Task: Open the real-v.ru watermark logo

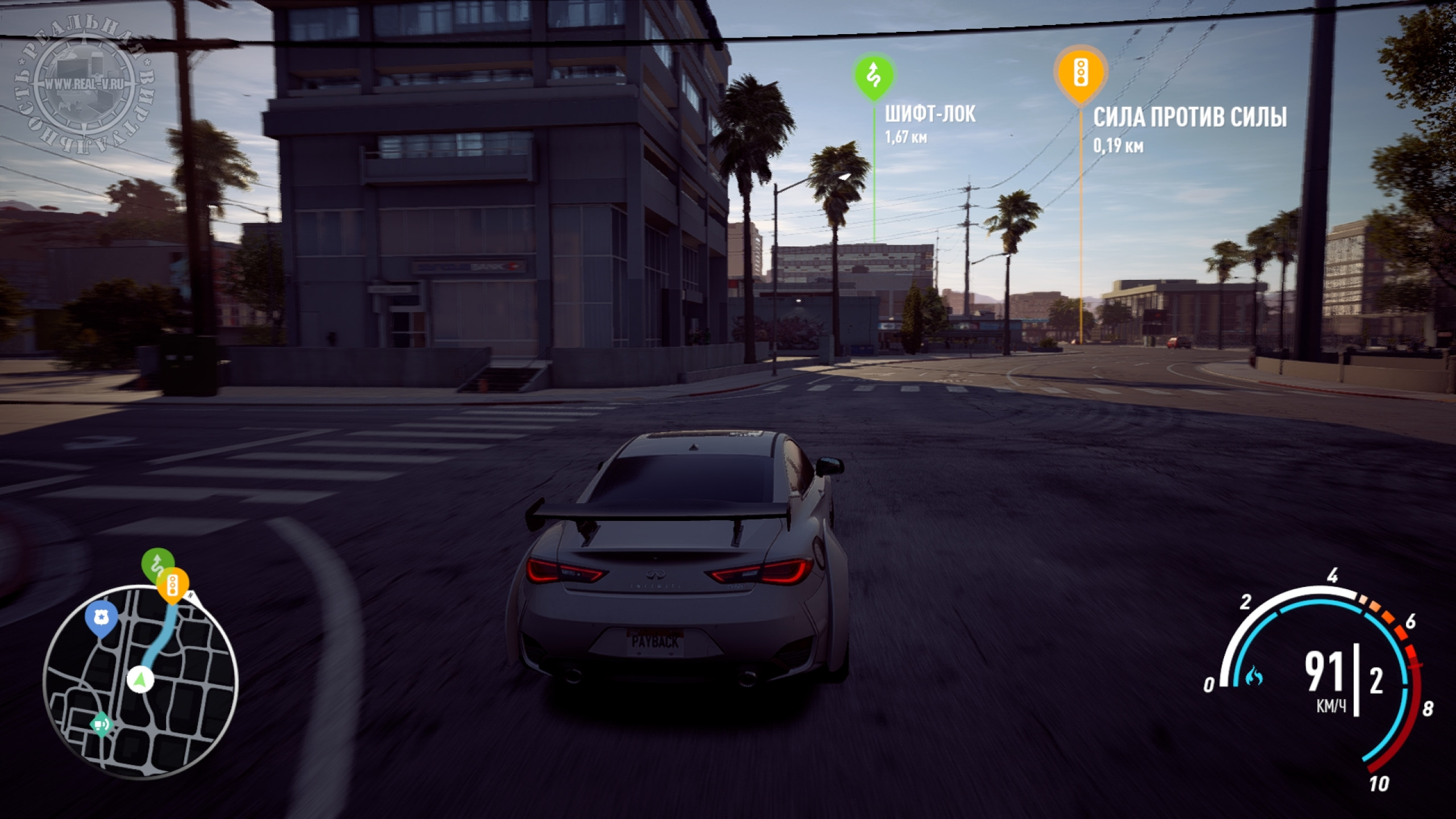Action: 84,84
